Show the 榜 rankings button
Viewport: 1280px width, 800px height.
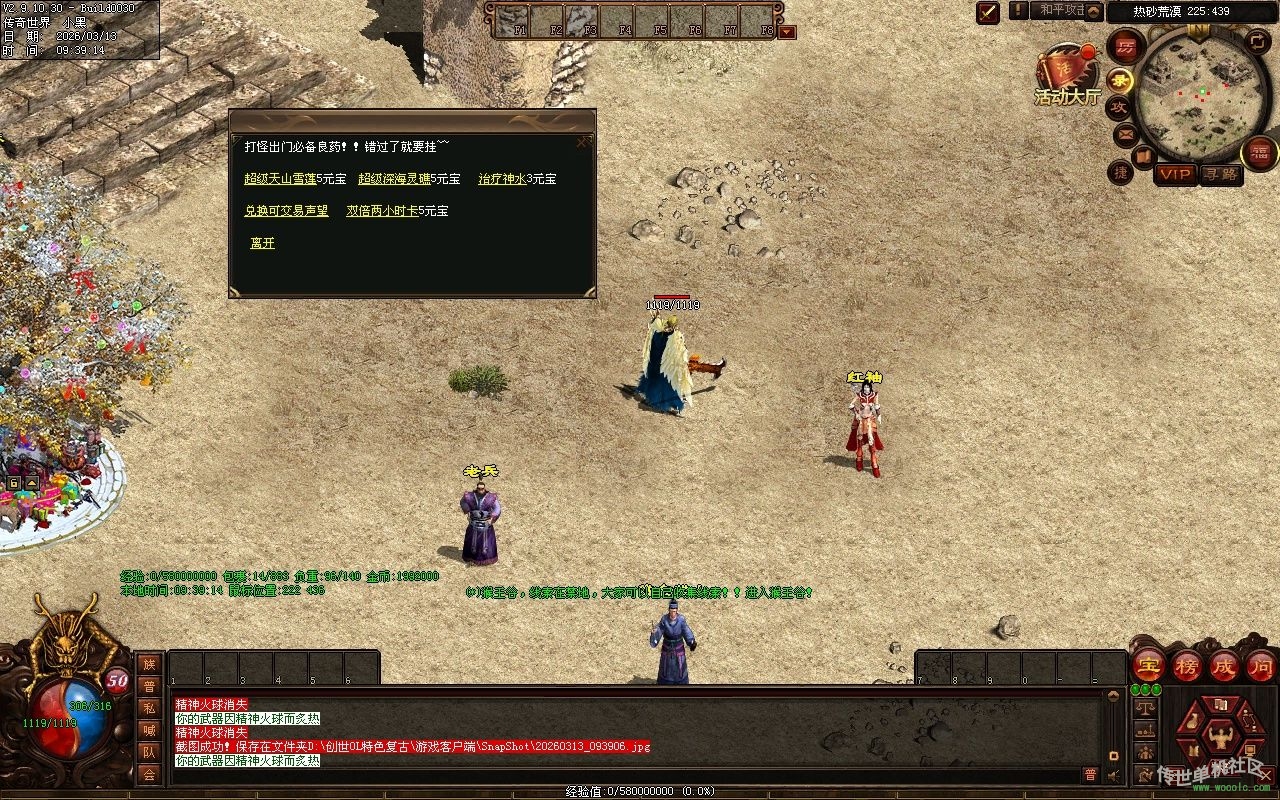(1186, 665)
